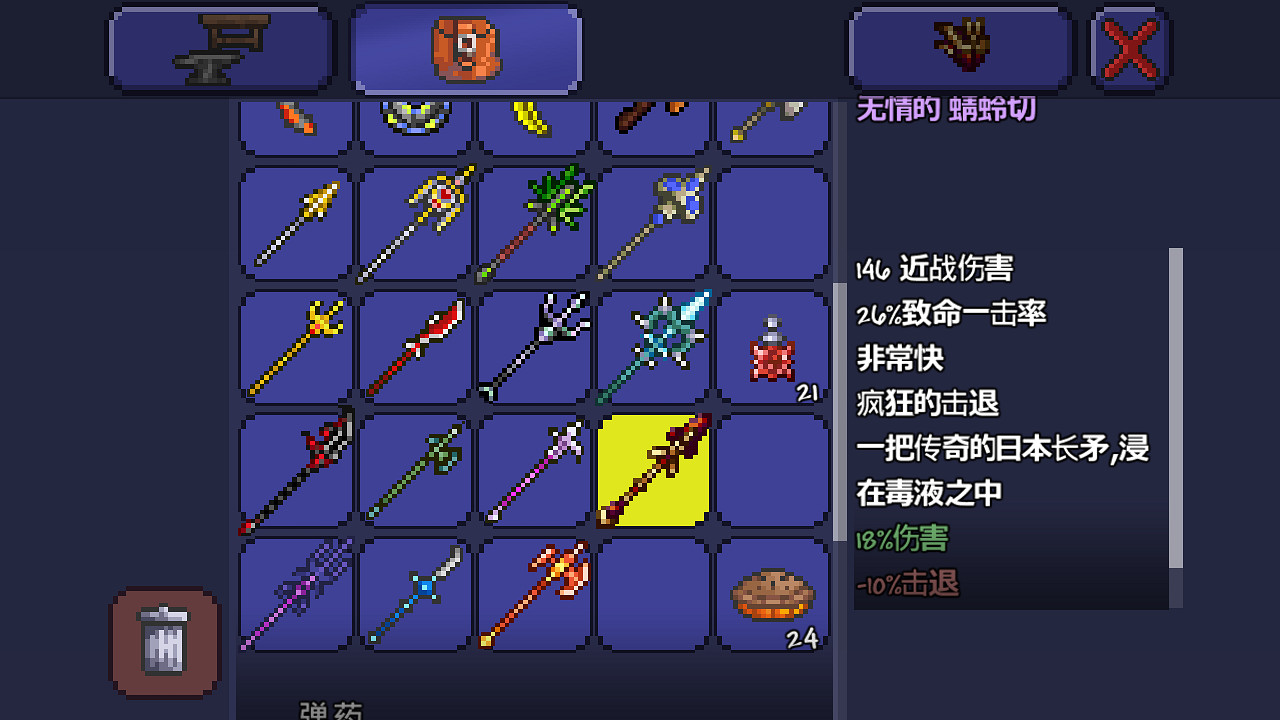This screenshot has height=720, width=1280.
Task: Select the red Swordfish spear
Action: pos(415,345)
